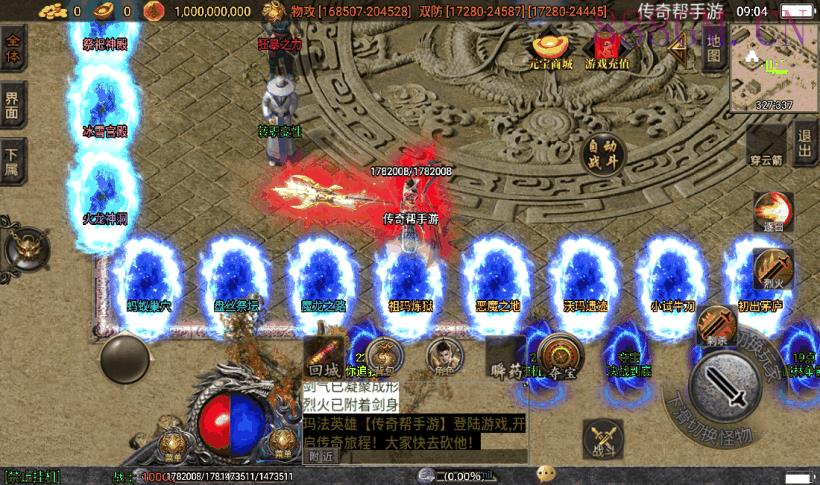Choose the 下属 tab
This screenshot has width=820, height=485.
click(13, 160)
